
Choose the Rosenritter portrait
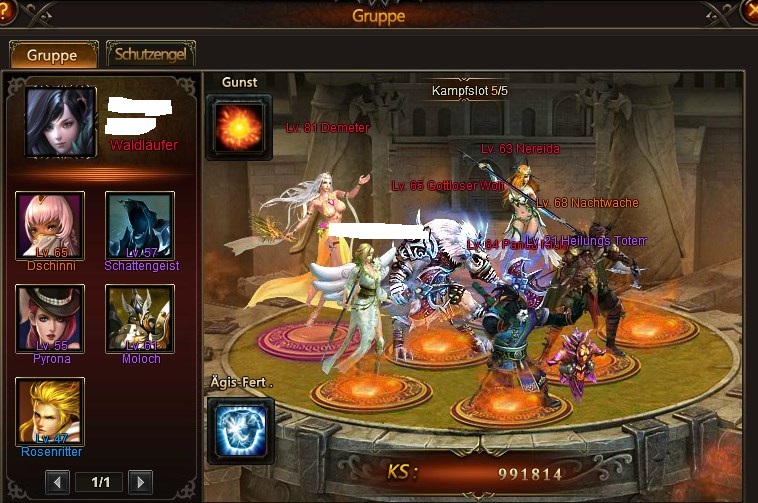[x=50, y=411]
